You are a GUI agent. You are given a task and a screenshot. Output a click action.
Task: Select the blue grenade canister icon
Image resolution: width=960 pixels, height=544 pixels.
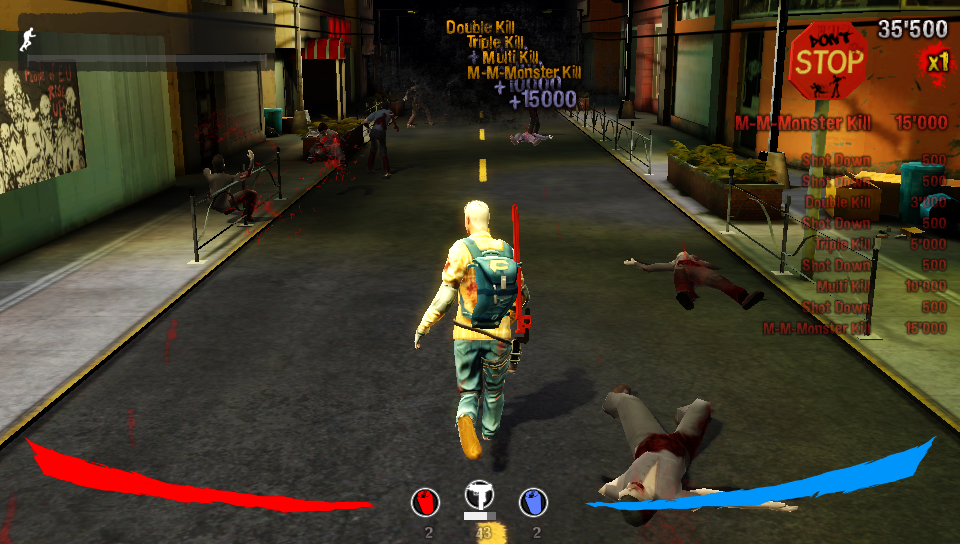click(x=534, y=502)
